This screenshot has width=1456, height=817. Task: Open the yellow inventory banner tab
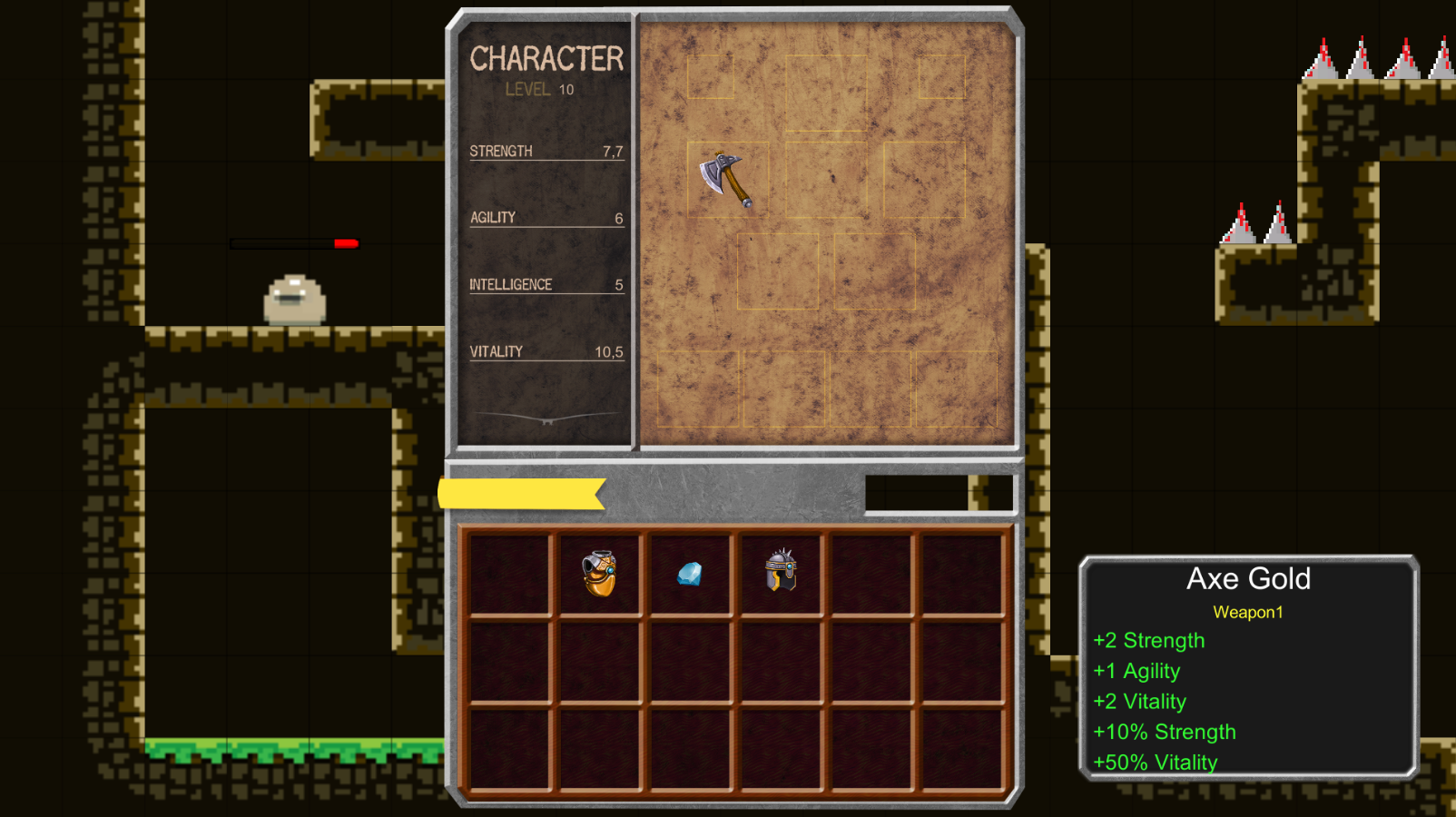[x=517, y=491]
